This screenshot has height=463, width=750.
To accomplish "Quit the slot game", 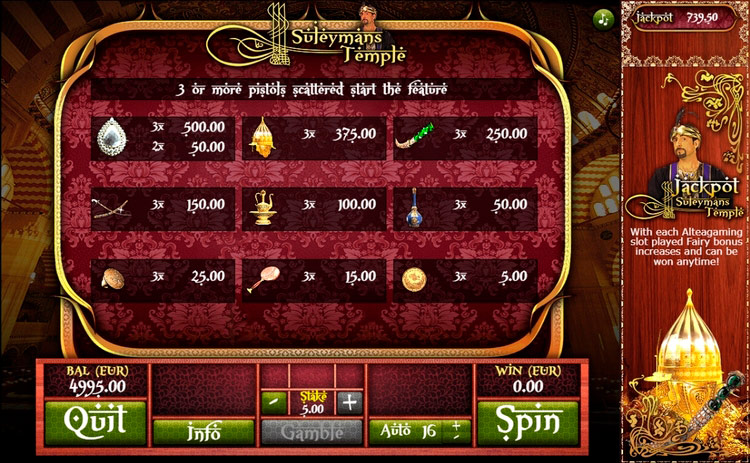I will (x=95, y=422).
